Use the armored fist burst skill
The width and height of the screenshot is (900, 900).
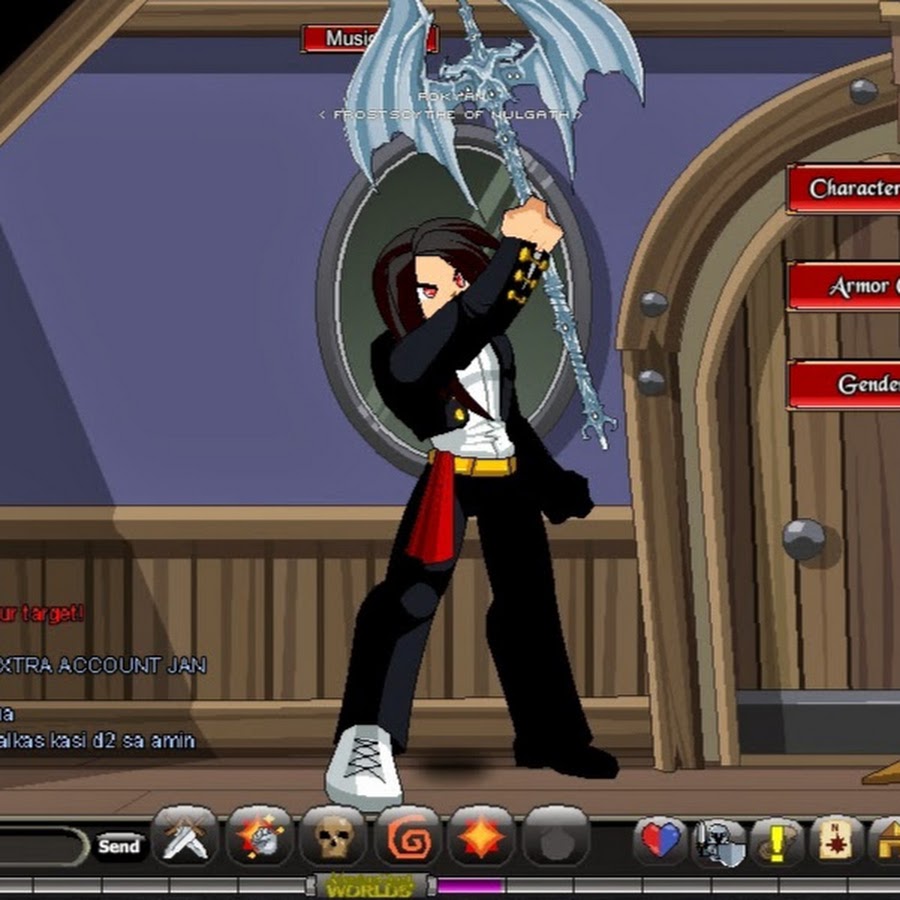click(259, 838)
